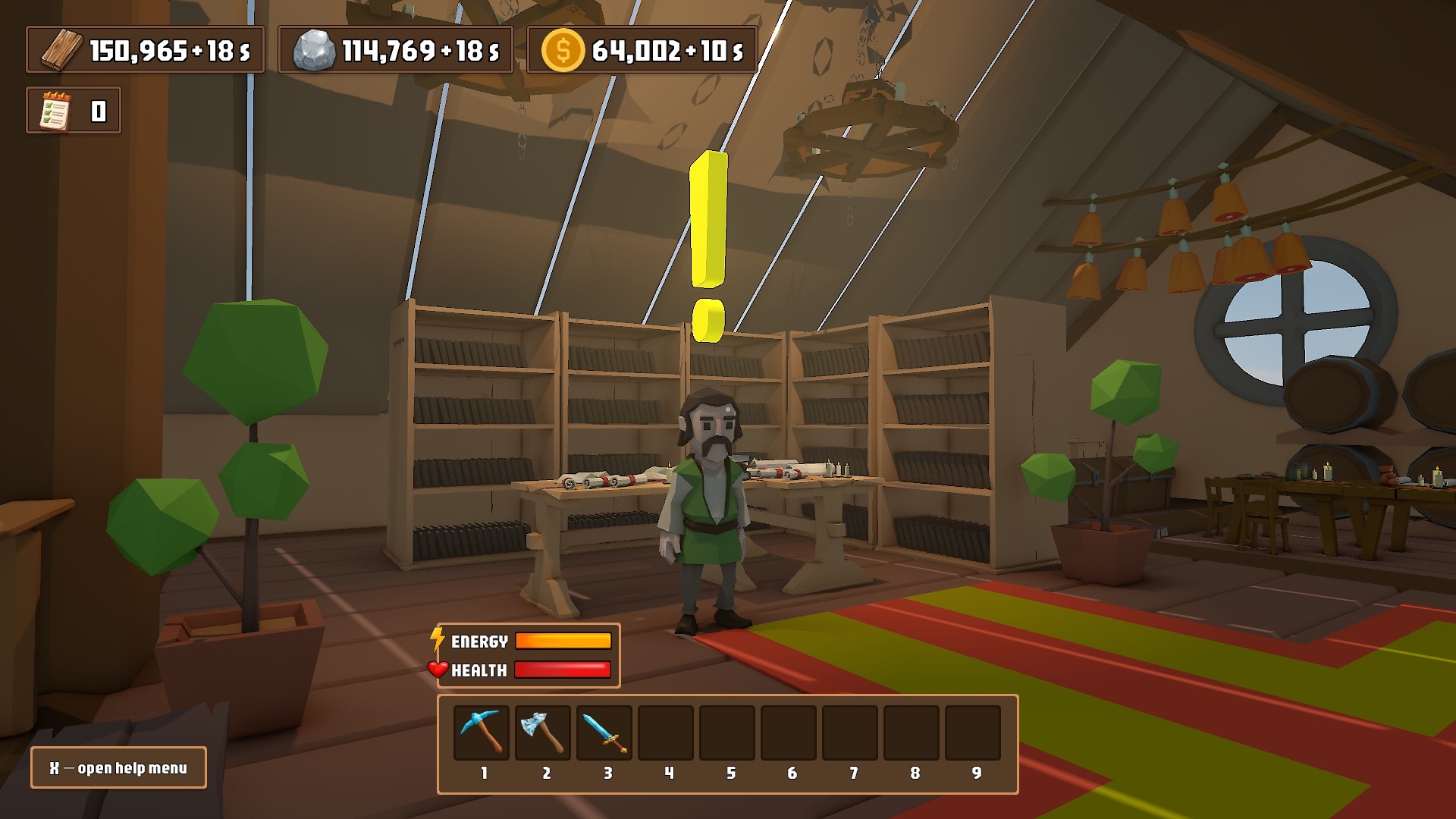
Task: Open the quest checklist tracker
Action: pos(56,111)
